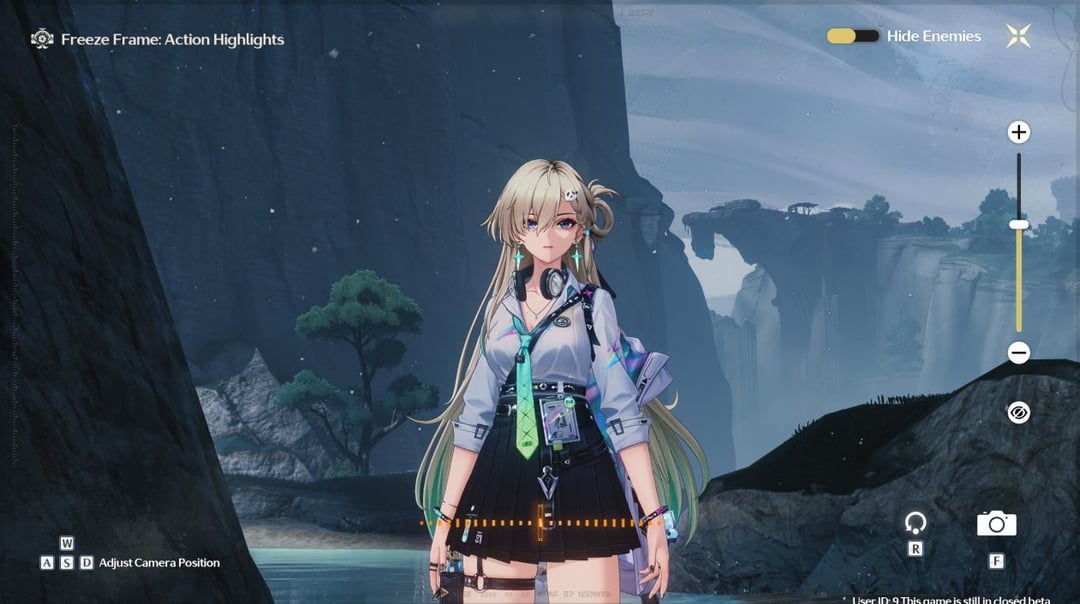Zoom in with the plus button

coord(1018,132)
